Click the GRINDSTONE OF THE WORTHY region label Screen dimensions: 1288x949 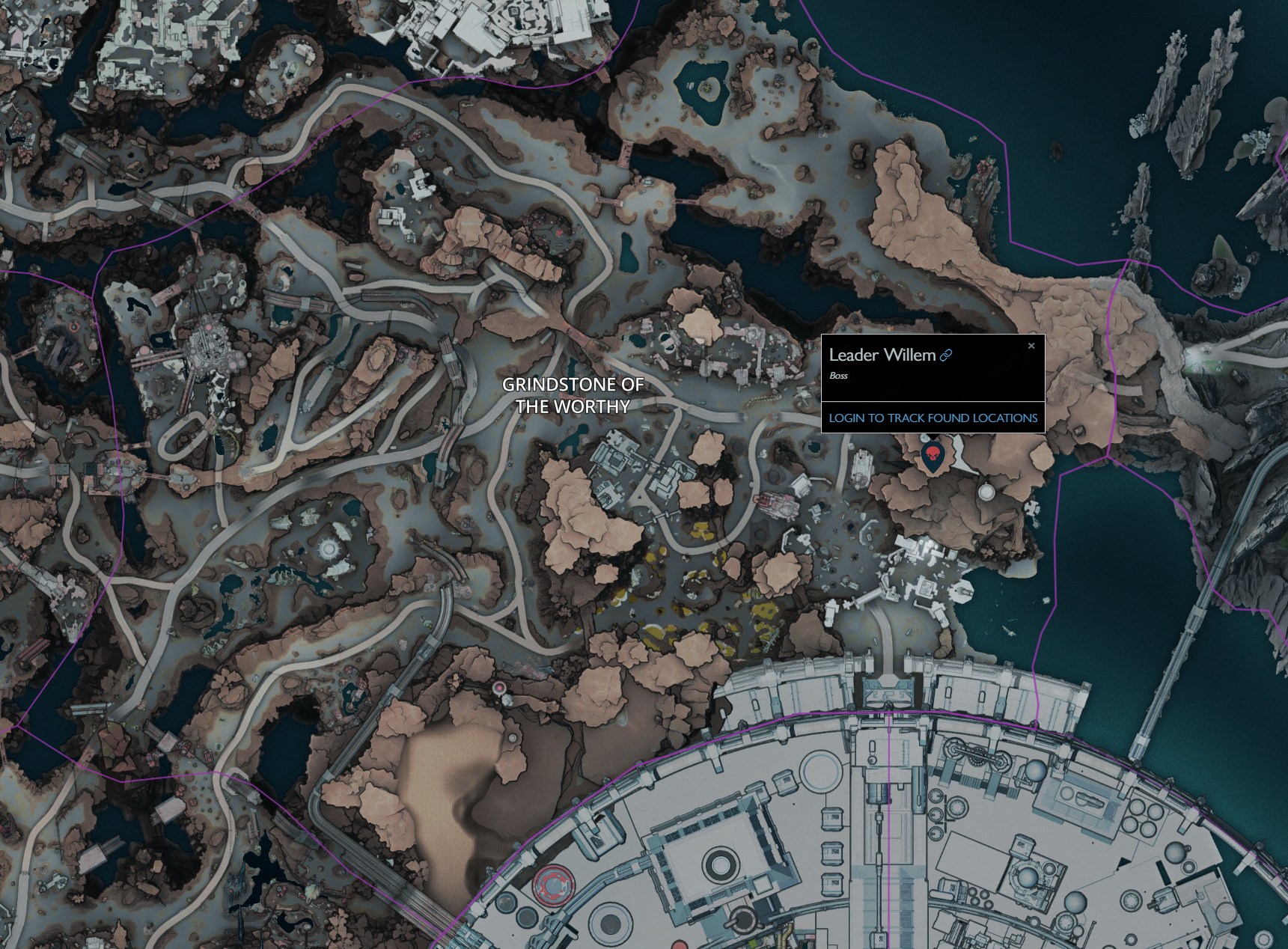[x=573, y=397]
